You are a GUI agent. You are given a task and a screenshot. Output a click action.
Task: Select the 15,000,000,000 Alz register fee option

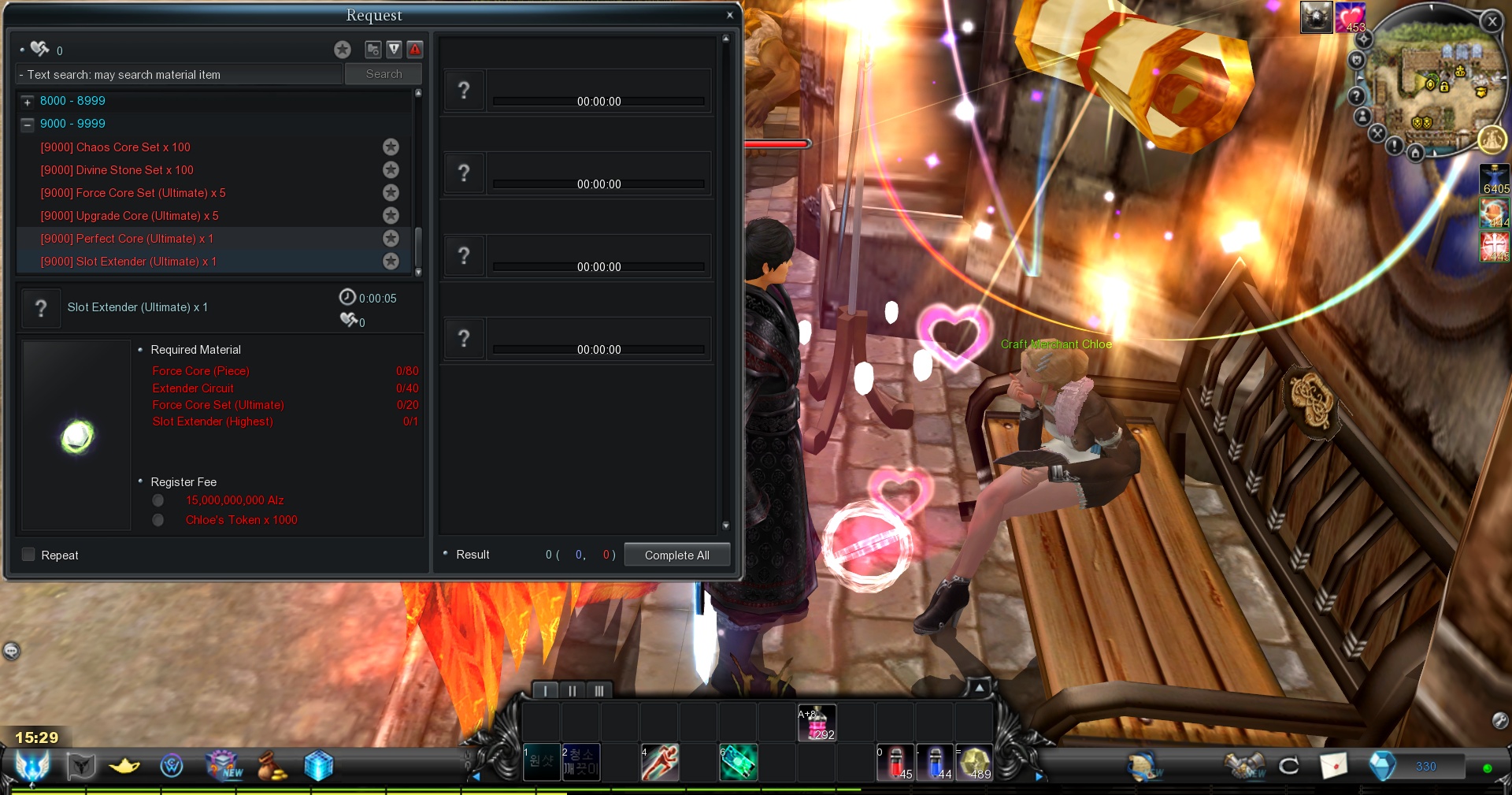158,500
